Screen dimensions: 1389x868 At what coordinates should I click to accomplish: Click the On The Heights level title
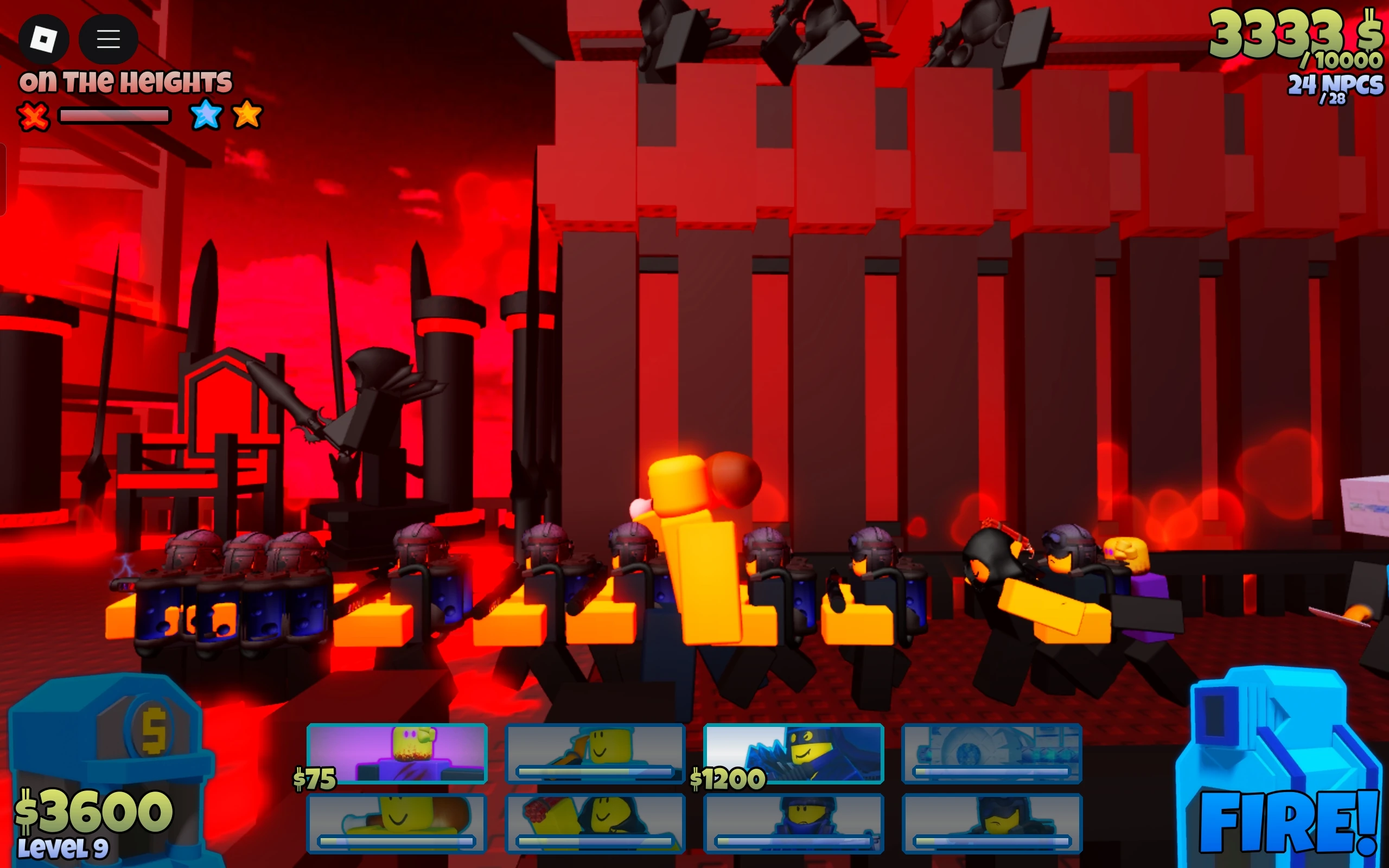click(x=126, y=81)
